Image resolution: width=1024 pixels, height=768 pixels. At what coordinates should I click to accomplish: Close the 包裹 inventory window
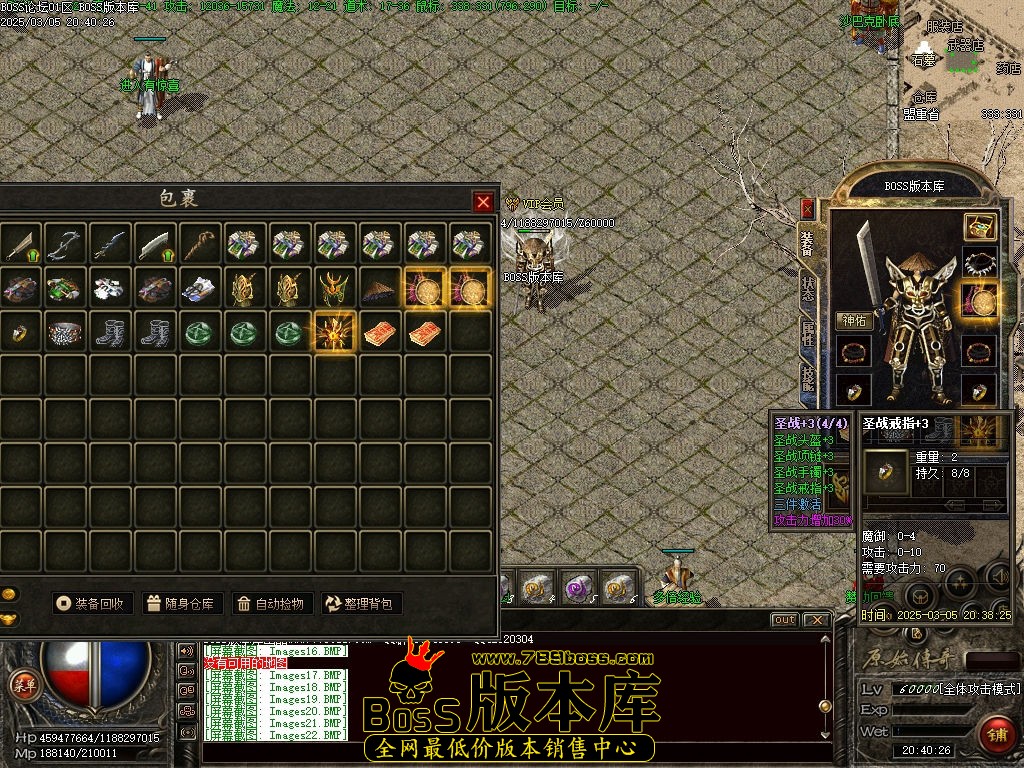[x=484, y=202]
